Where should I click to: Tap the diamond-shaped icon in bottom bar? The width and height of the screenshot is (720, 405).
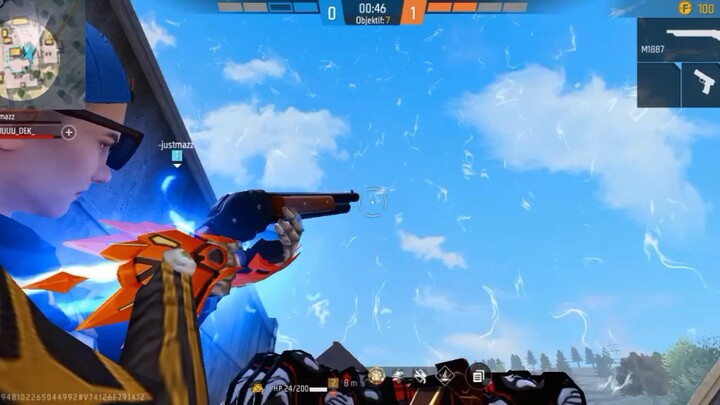tap(447, 376)
